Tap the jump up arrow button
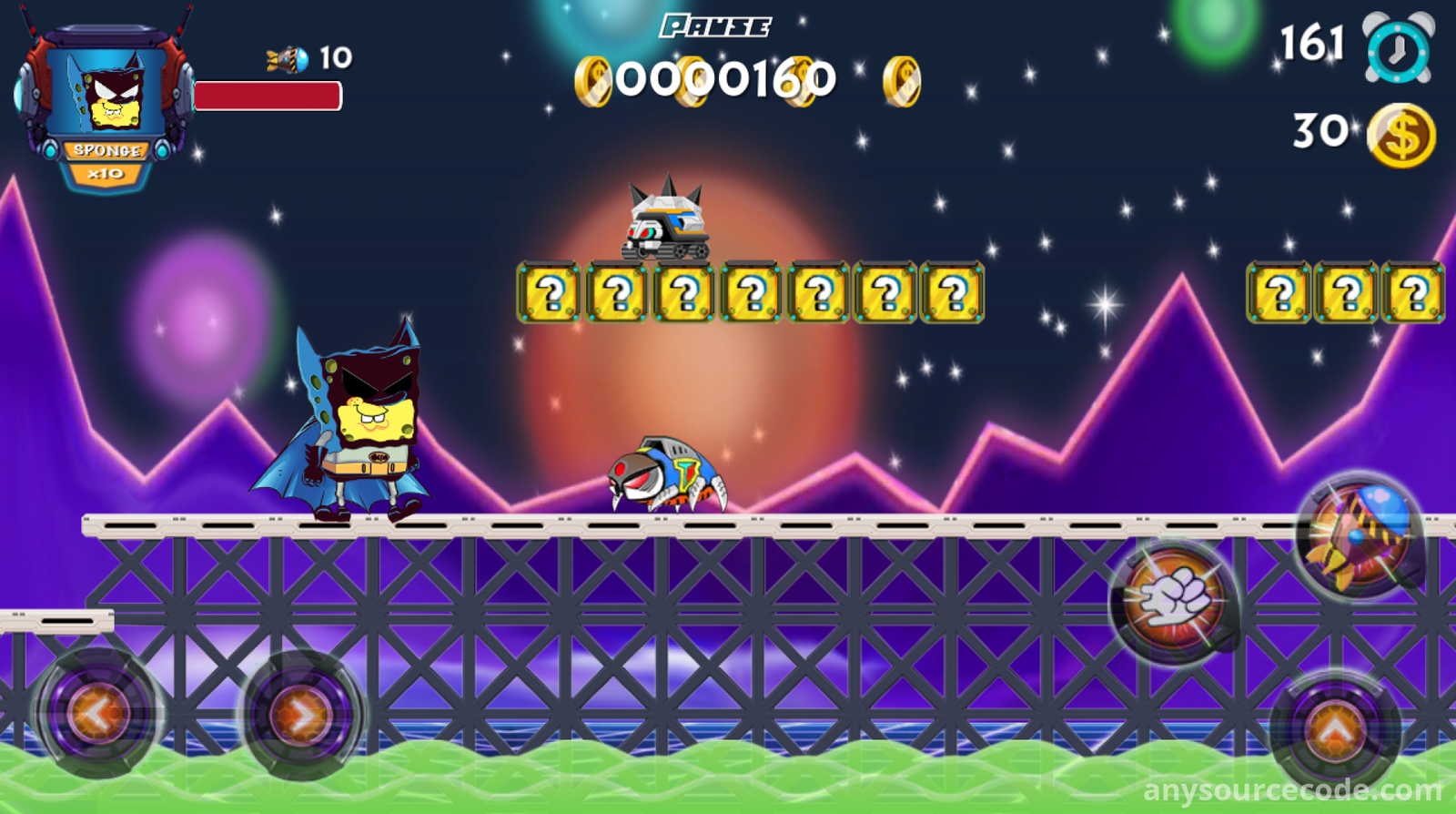 (x=1335, y=728)
